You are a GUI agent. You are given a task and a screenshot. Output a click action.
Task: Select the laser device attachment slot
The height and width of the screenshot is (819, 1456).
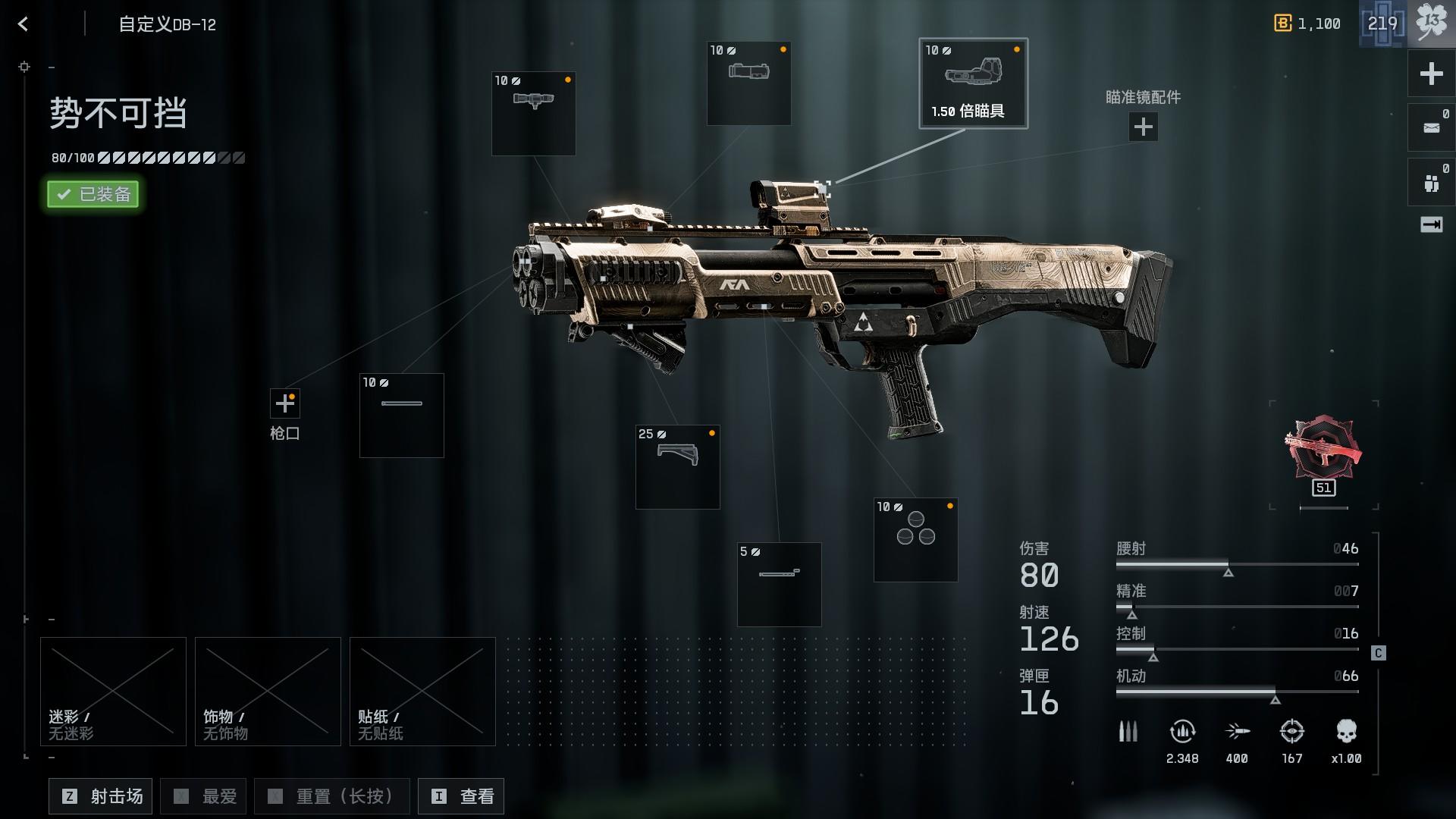tap(748, 83)
